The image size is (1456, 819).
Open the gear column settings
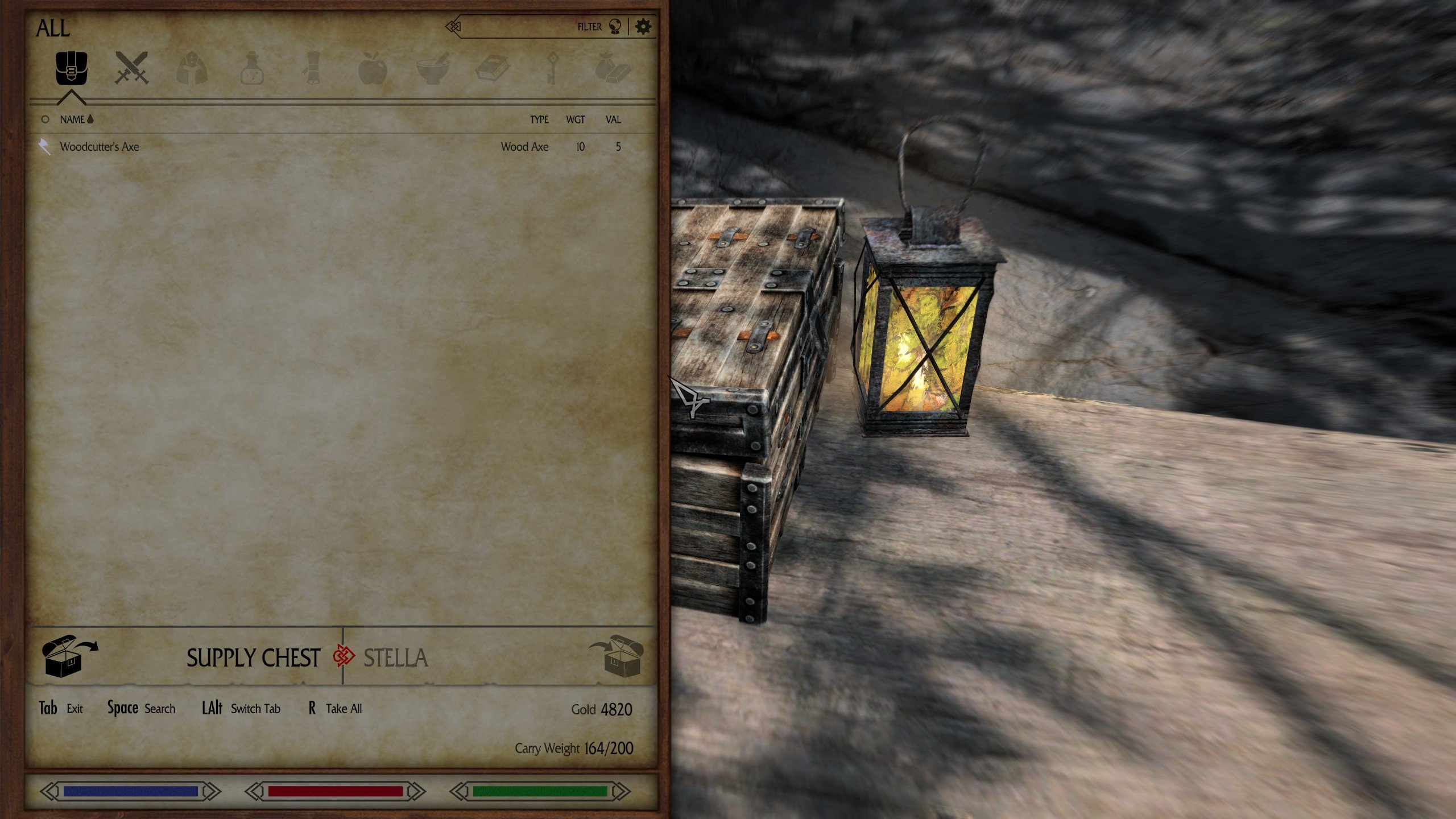tap(643, 27)
